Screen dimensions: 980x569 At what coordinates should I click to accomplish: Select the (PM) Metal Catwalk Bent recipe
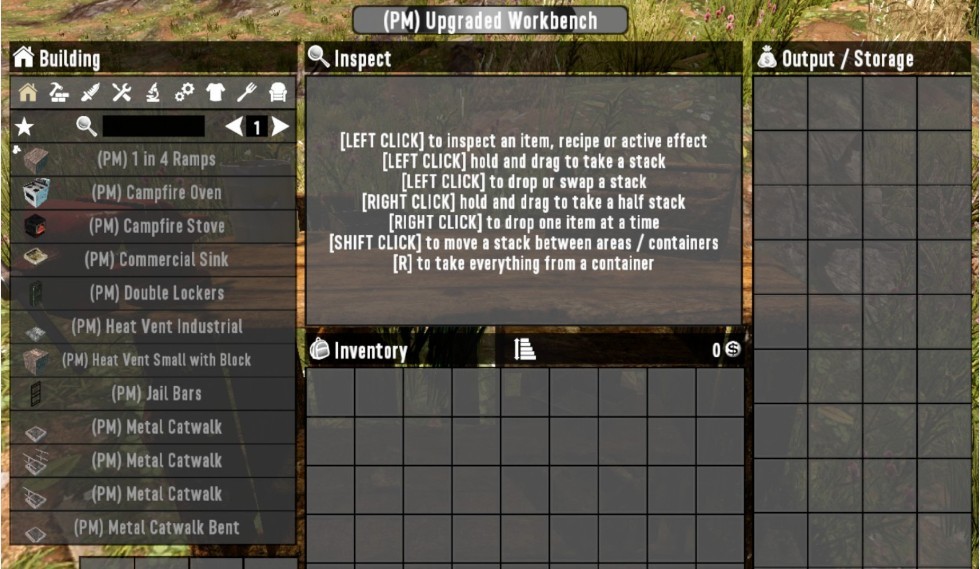(x=155, y=527)
